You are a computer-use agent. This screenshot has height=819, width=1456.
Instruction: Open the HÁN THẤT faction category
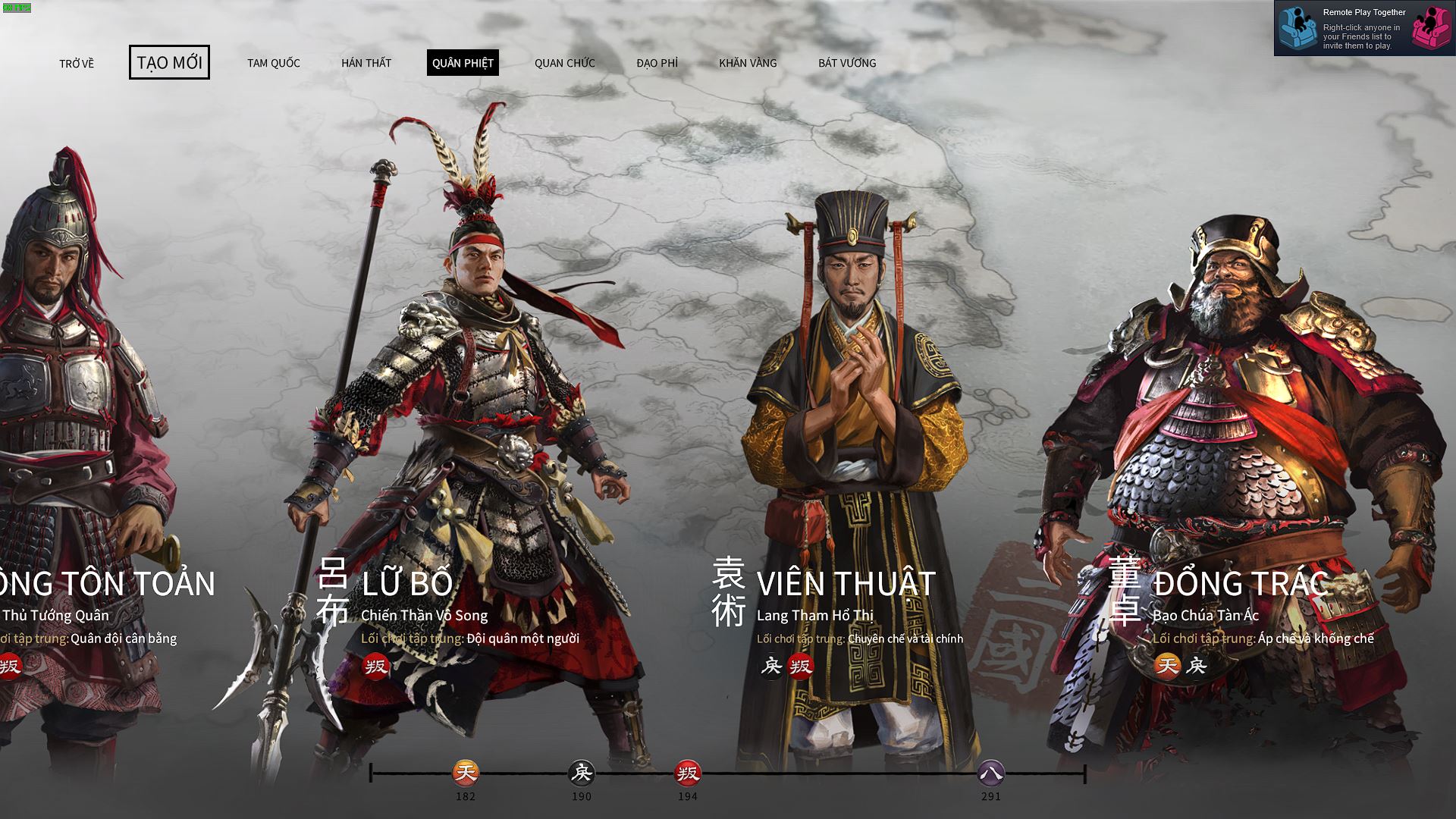click(x=366, y=63)
